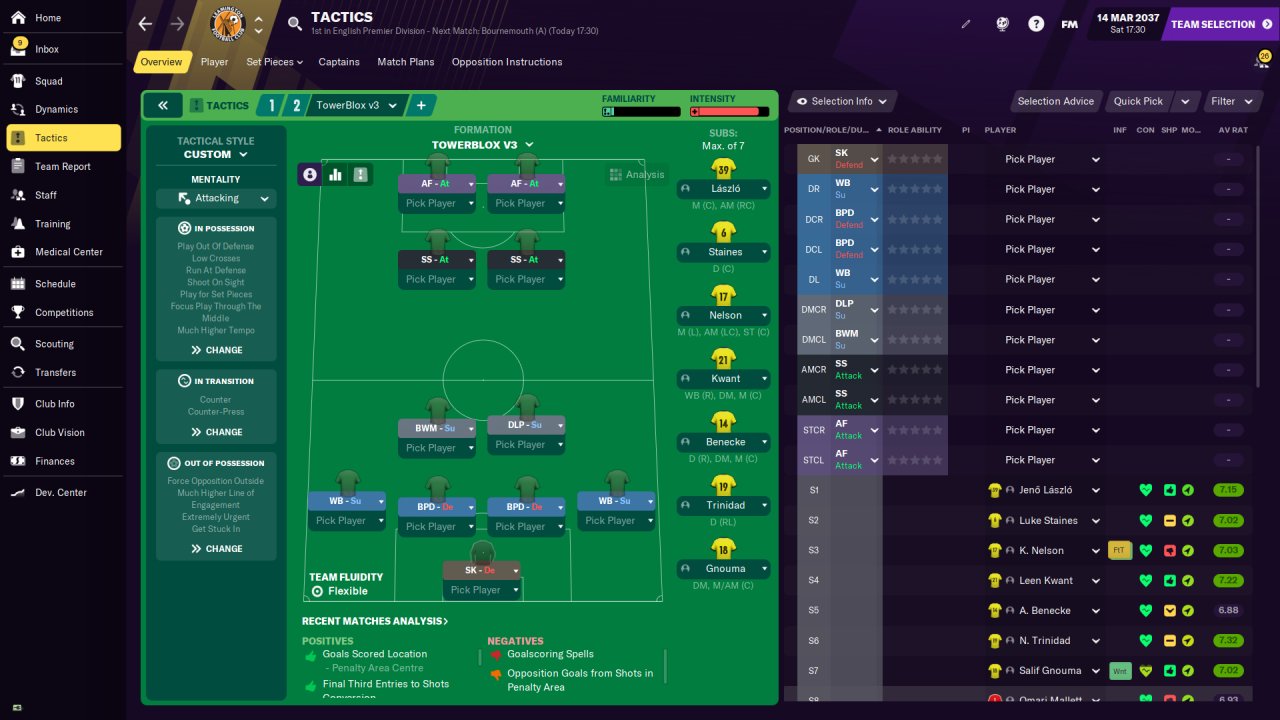Change the Out of Possession instructions

coord(216,548)
